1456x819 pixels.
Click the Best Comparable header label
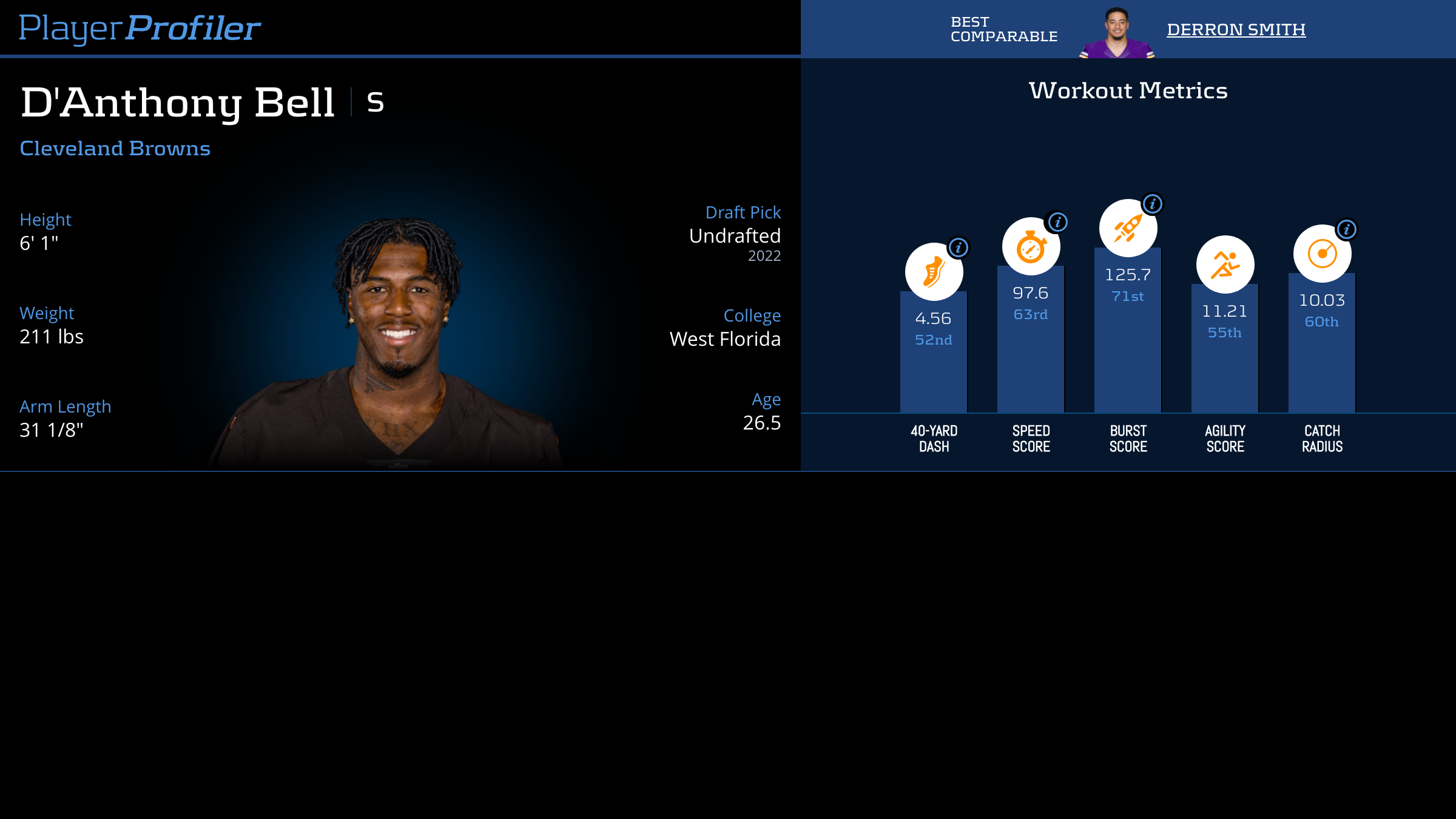(1004, 29)
